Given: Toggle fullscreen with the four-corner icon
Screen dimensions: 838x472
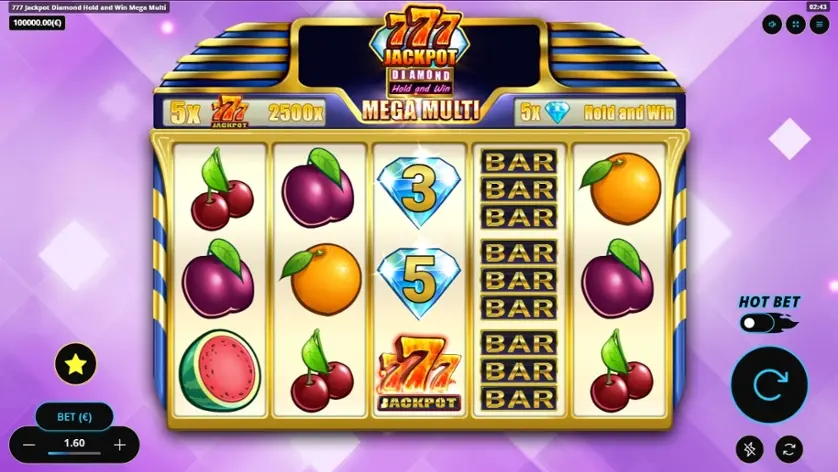Looking at the screenshot, I should (x=795, y=24).
